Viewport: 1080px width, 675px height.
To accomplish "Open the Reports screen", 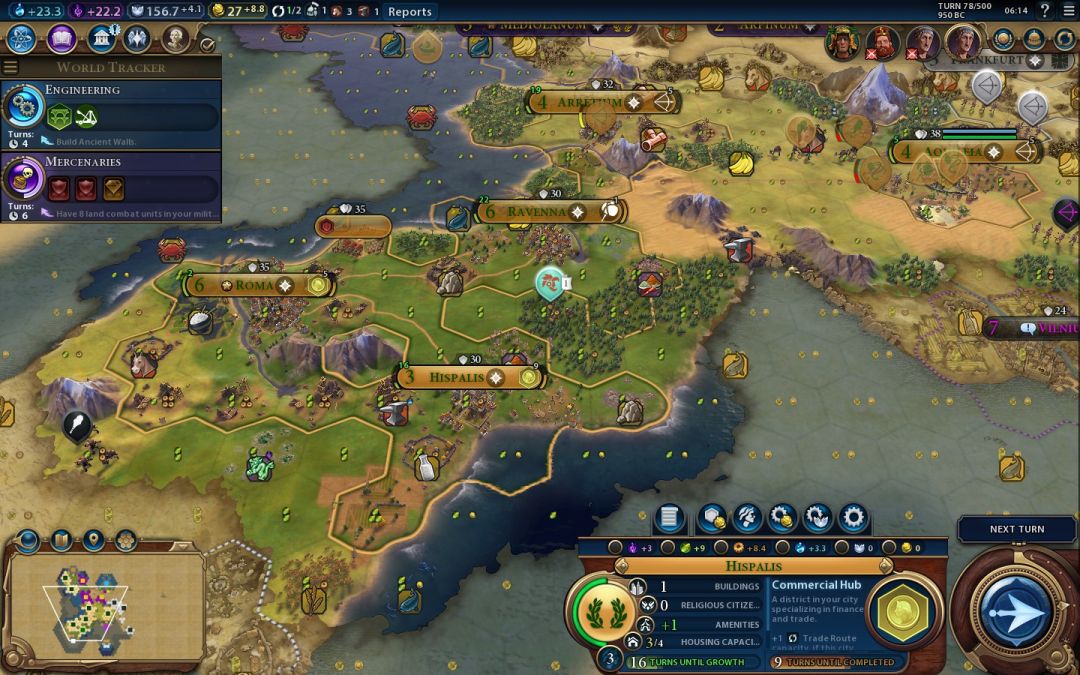I will [409, 12].
